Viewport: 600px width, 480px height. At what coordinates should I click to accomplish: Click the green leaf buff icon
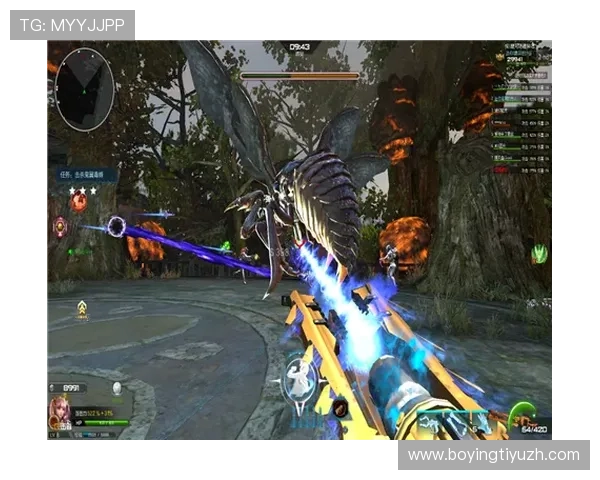click(x=539, y=254)
